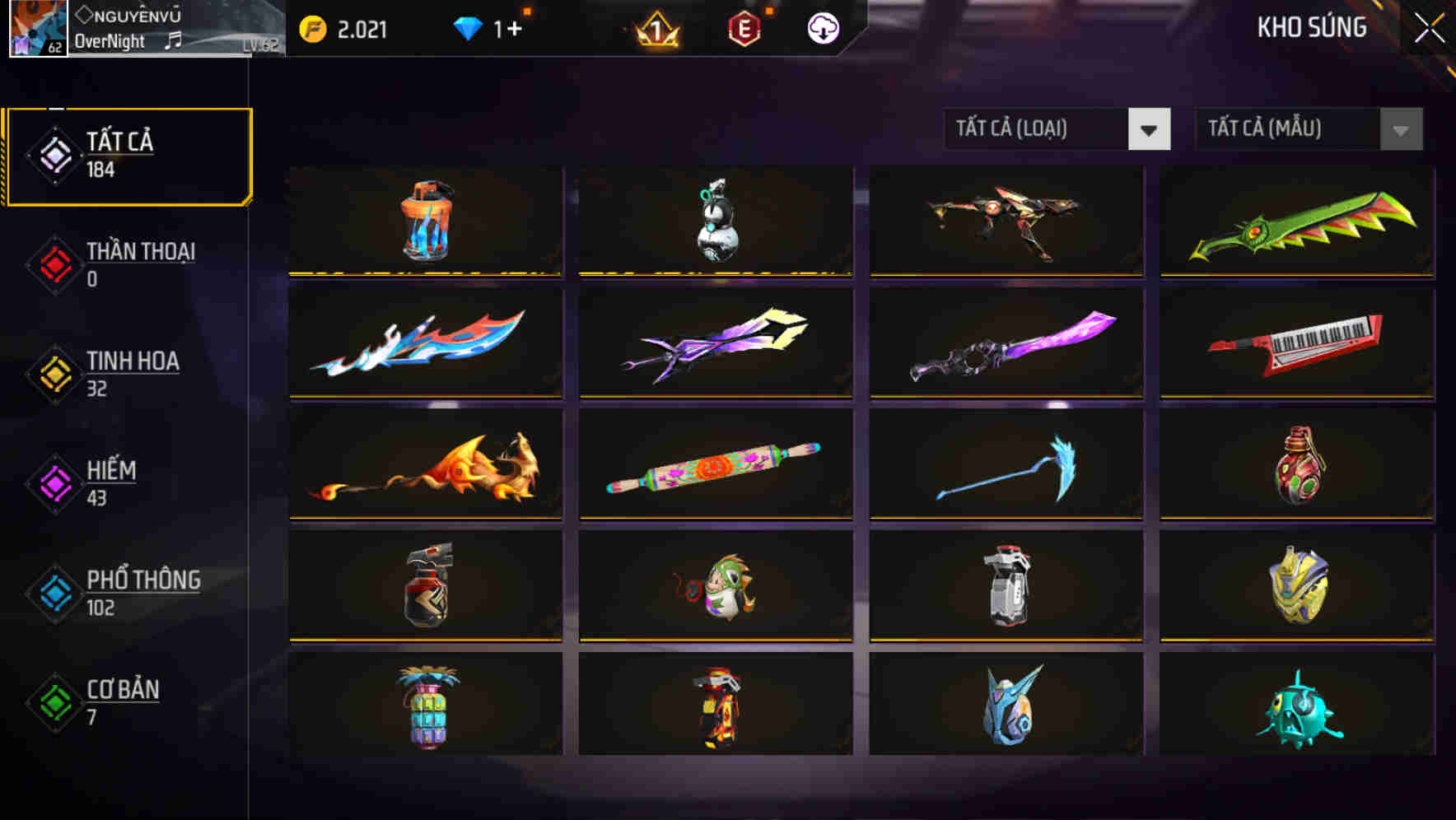Select the THẦN THOẠI rarity diamond icon

[54, 265]
